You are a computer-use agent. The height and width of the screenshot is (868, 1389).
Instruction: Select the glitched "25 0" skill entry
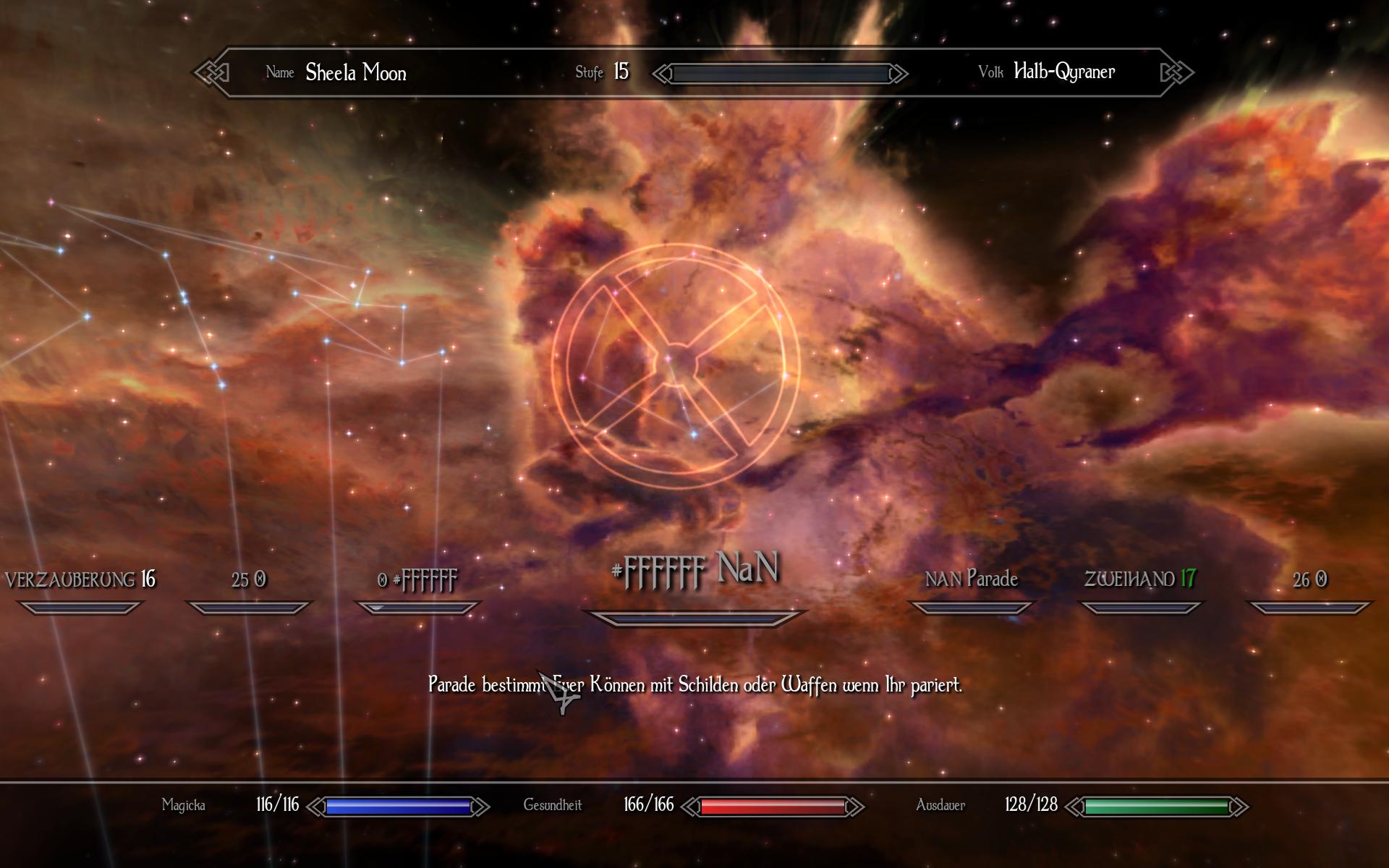click(248, 580)
